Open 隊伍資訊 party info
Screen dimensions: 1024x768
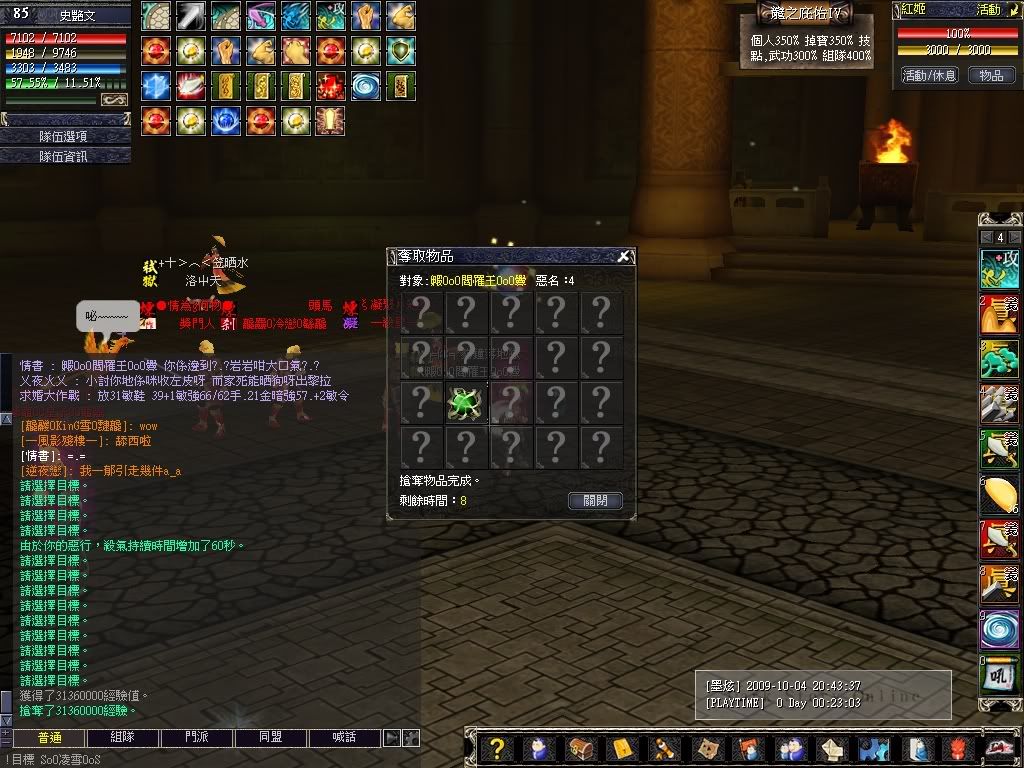point(64,156)
